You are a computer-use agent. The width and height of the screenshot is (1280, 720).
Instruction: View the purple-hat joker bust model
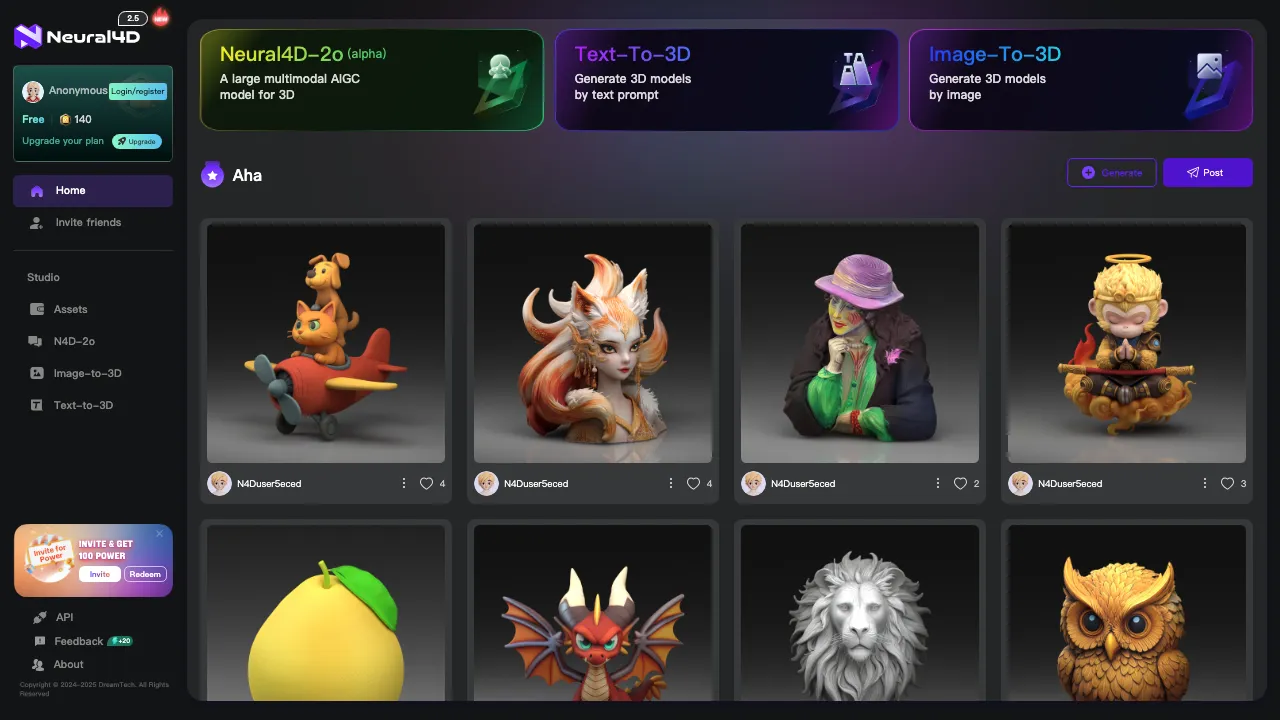click(860, 343)
